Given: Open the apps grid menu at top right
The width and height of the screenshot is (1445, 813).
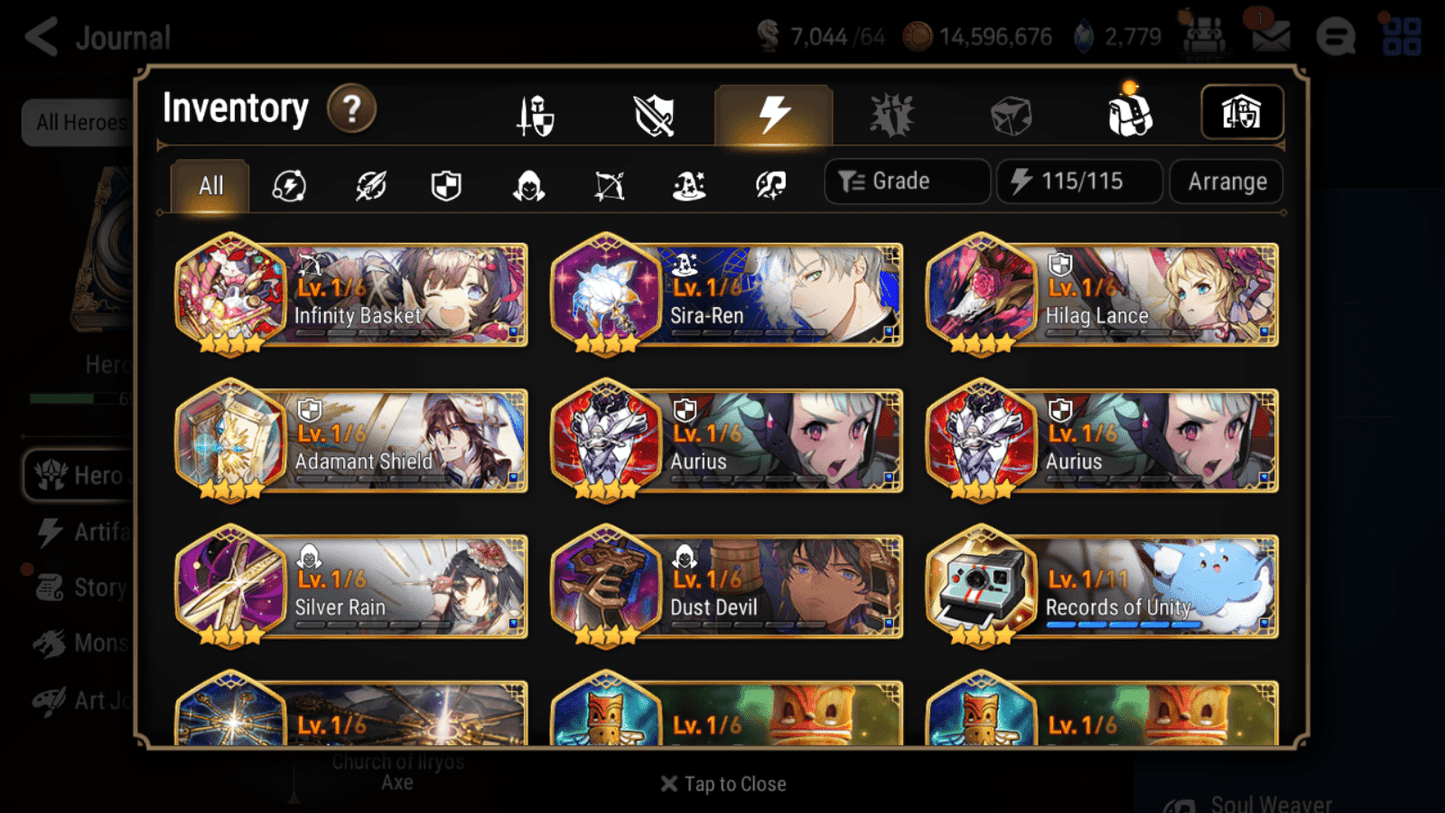Looking at the screenshot, I should (x=1403, y=37).
